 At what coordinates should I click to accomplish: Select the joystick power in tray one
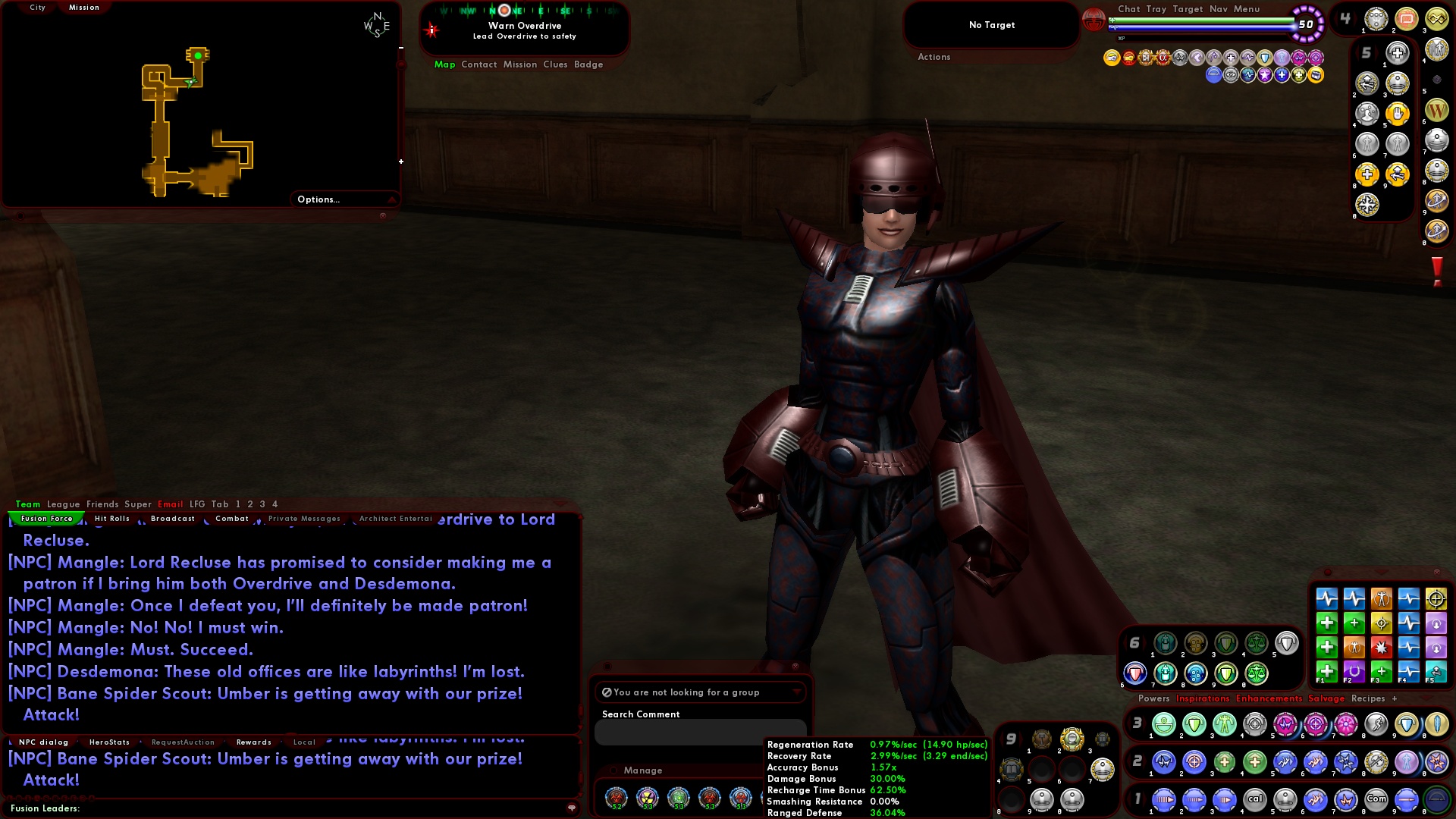[x=1284, y=800]
